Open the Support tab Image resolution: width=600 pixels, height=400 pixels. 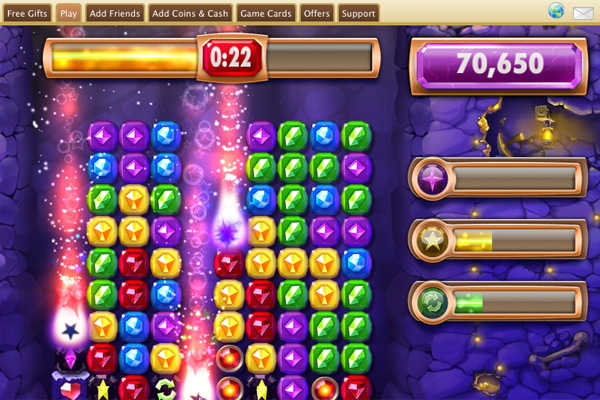[x=359, y=13]
